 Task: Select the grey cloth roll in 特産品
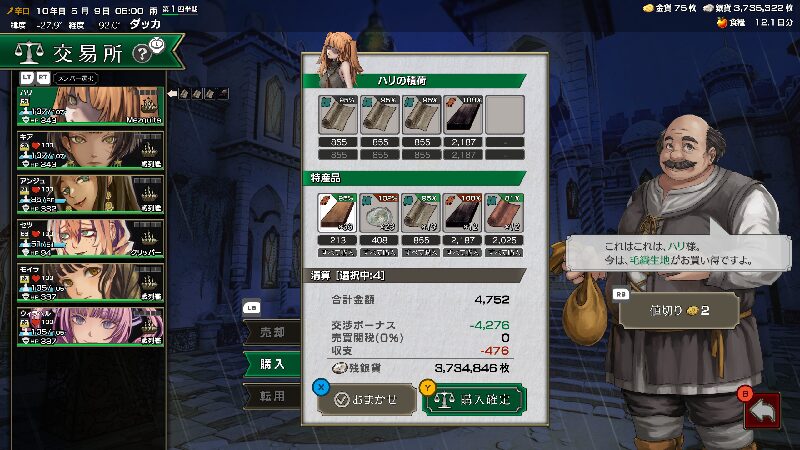click(420, 212)
